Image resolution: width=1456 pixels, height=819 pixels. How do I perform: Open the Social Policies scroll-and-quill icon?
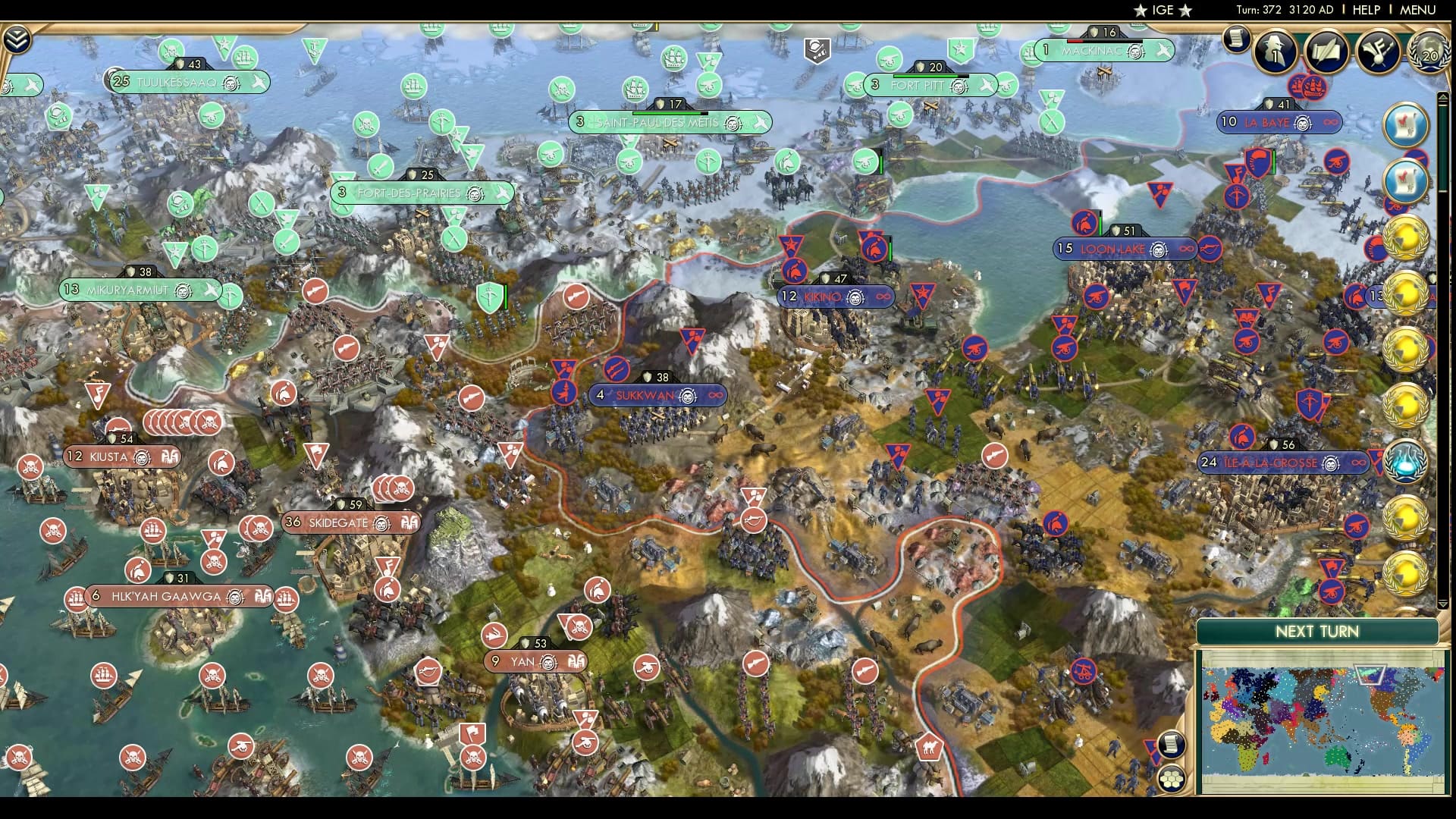click(x=1326, y=52)
